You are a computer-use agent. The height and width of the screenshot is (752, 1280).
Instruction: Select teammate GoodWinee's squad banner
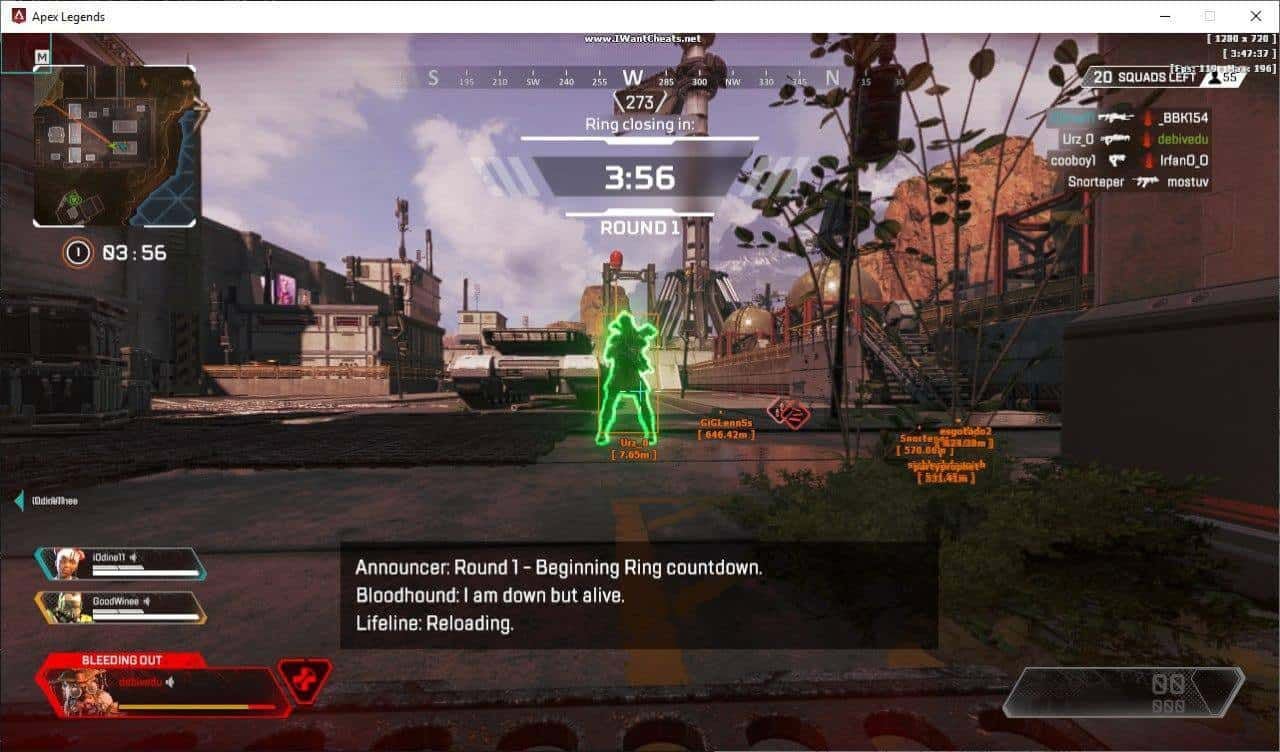pyautogui.click(x=121, y=607)
